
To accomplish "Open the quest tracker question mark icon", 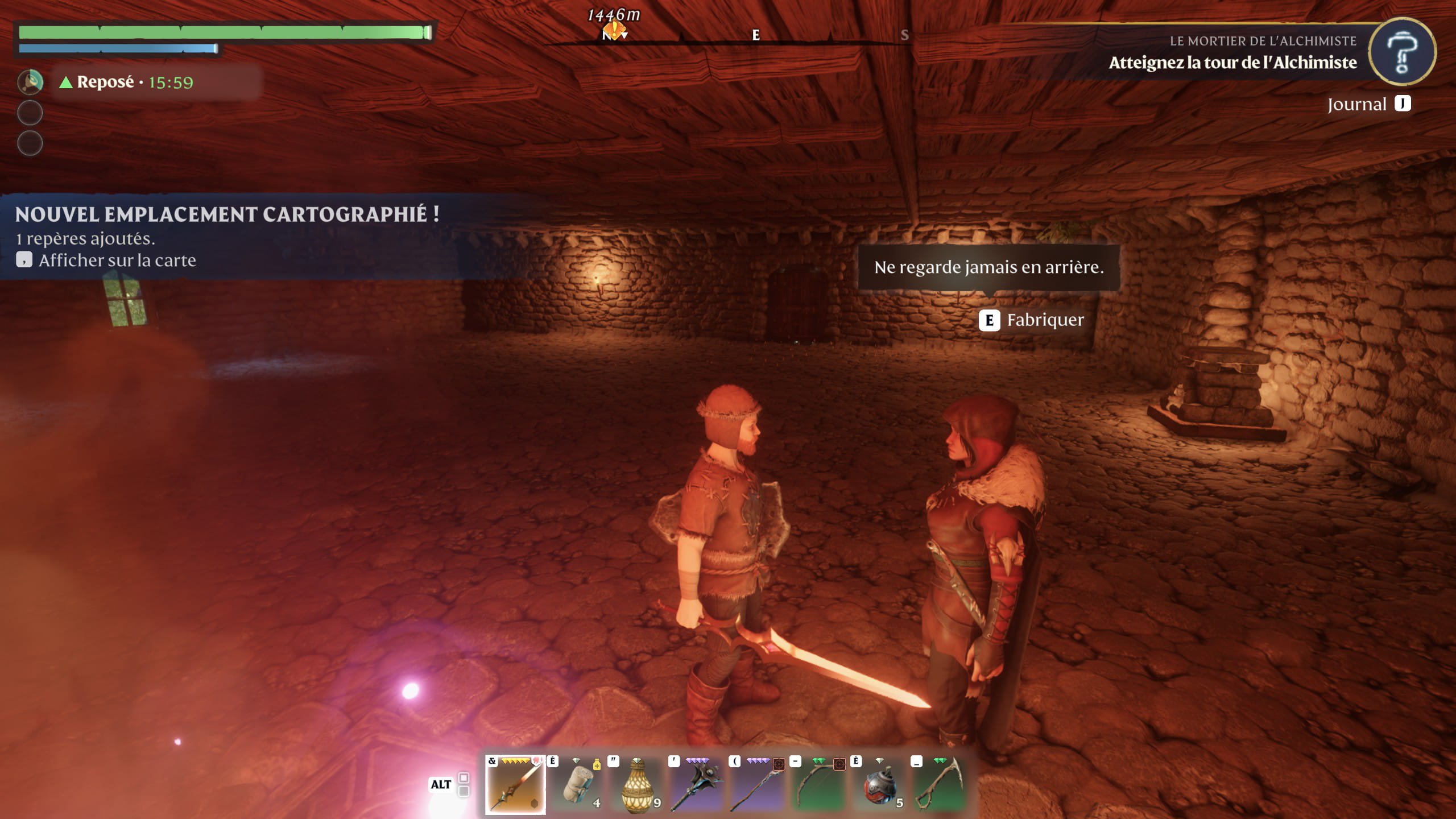I will click(x=1401, y=52).
